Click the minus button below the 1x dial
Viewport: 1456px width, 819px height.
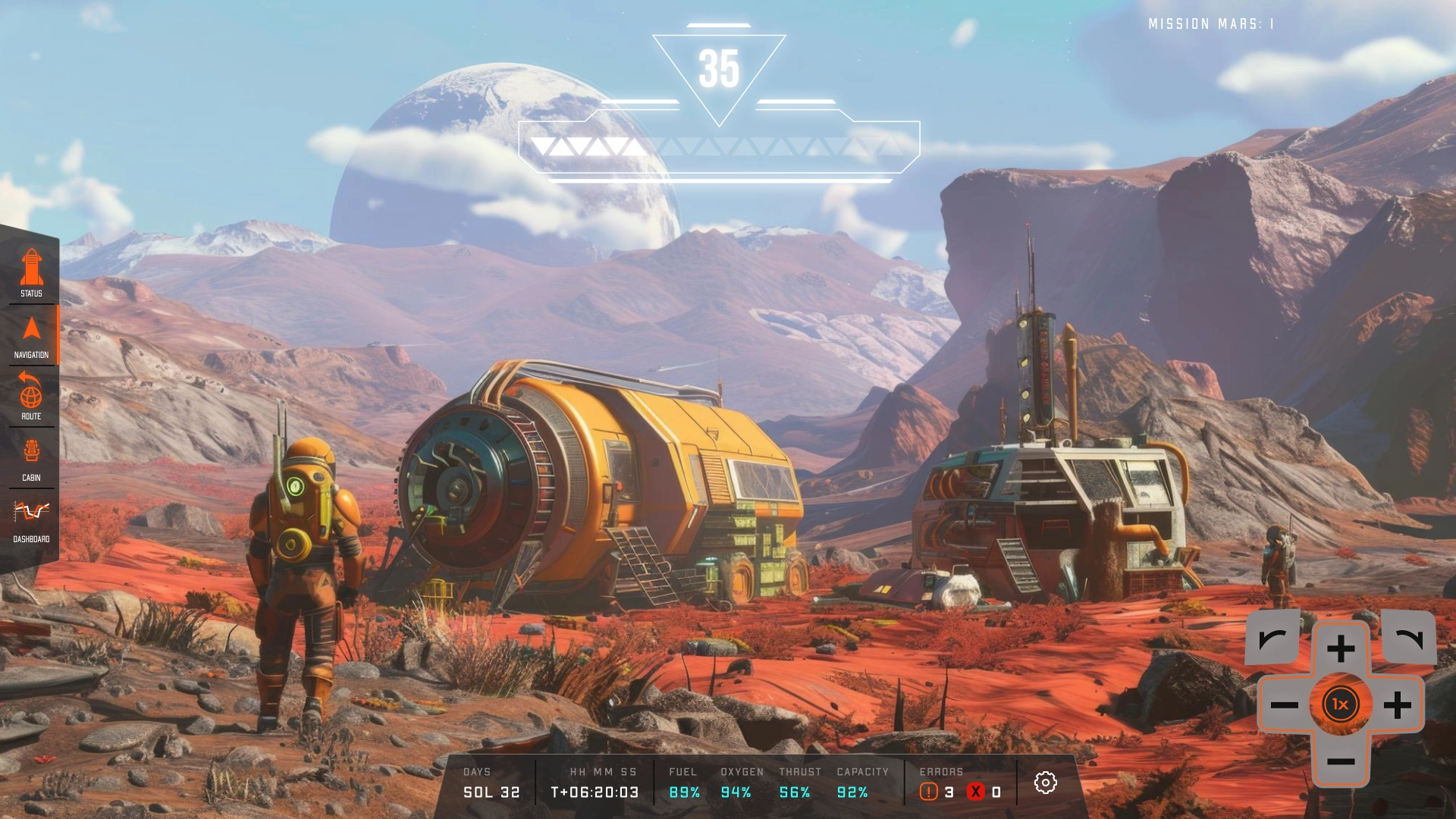pos(1341,761)
